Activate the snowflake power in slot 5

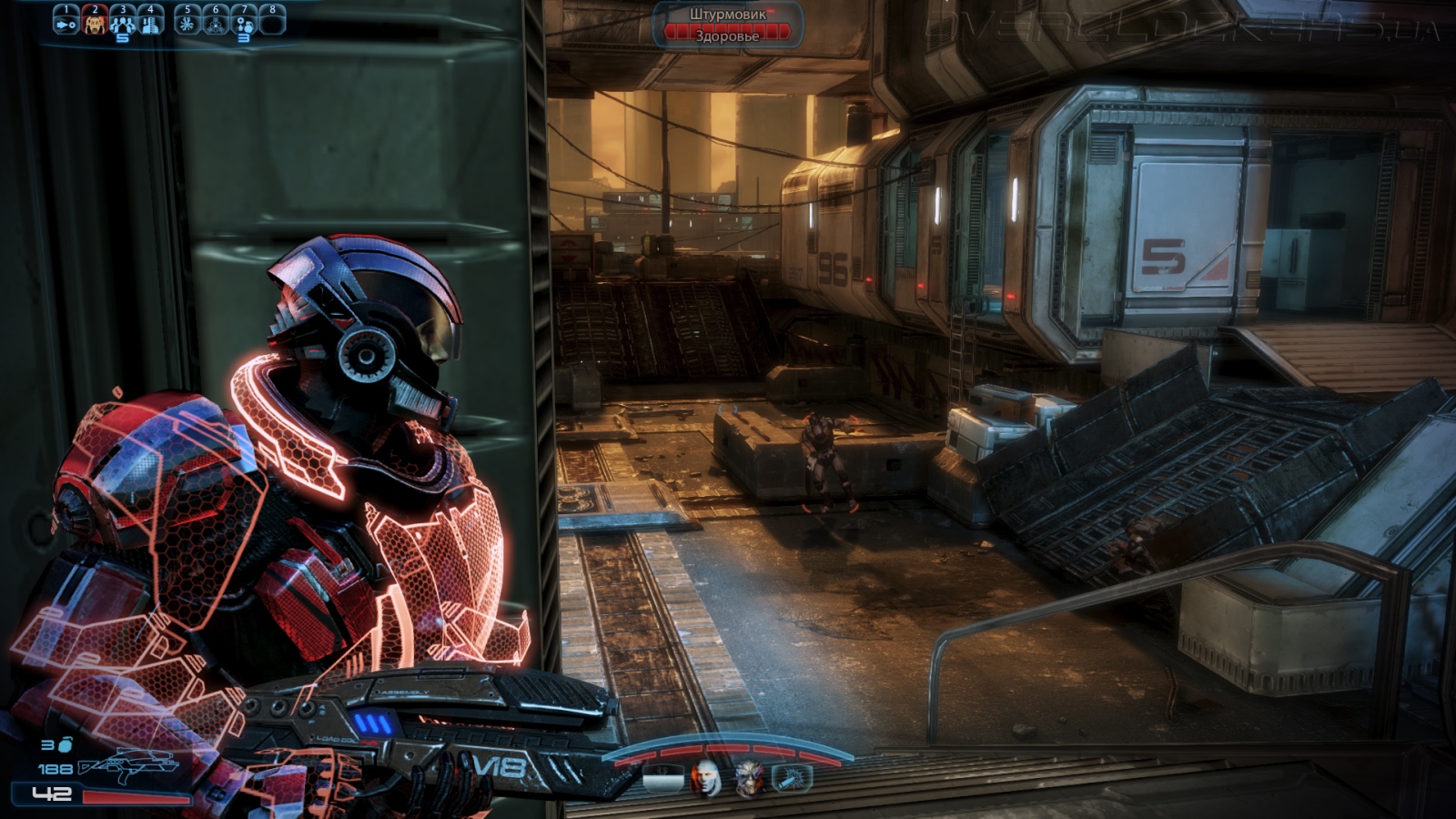pyautogui.click(x=187, y=22)
